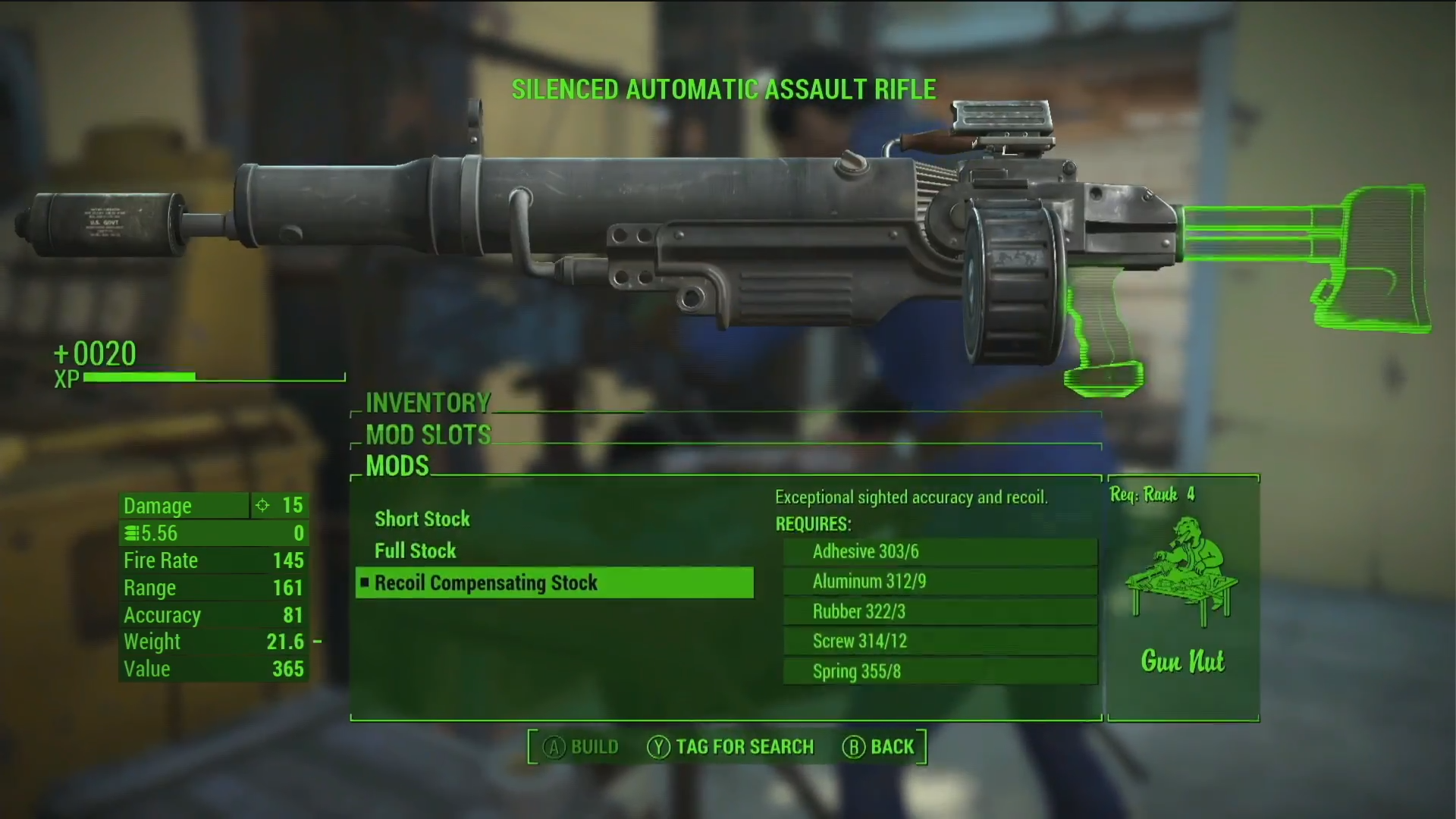The height and width of the screenshot is (819, 1456).
Task: Choose the Full Stock option
Action: point(415,551)
